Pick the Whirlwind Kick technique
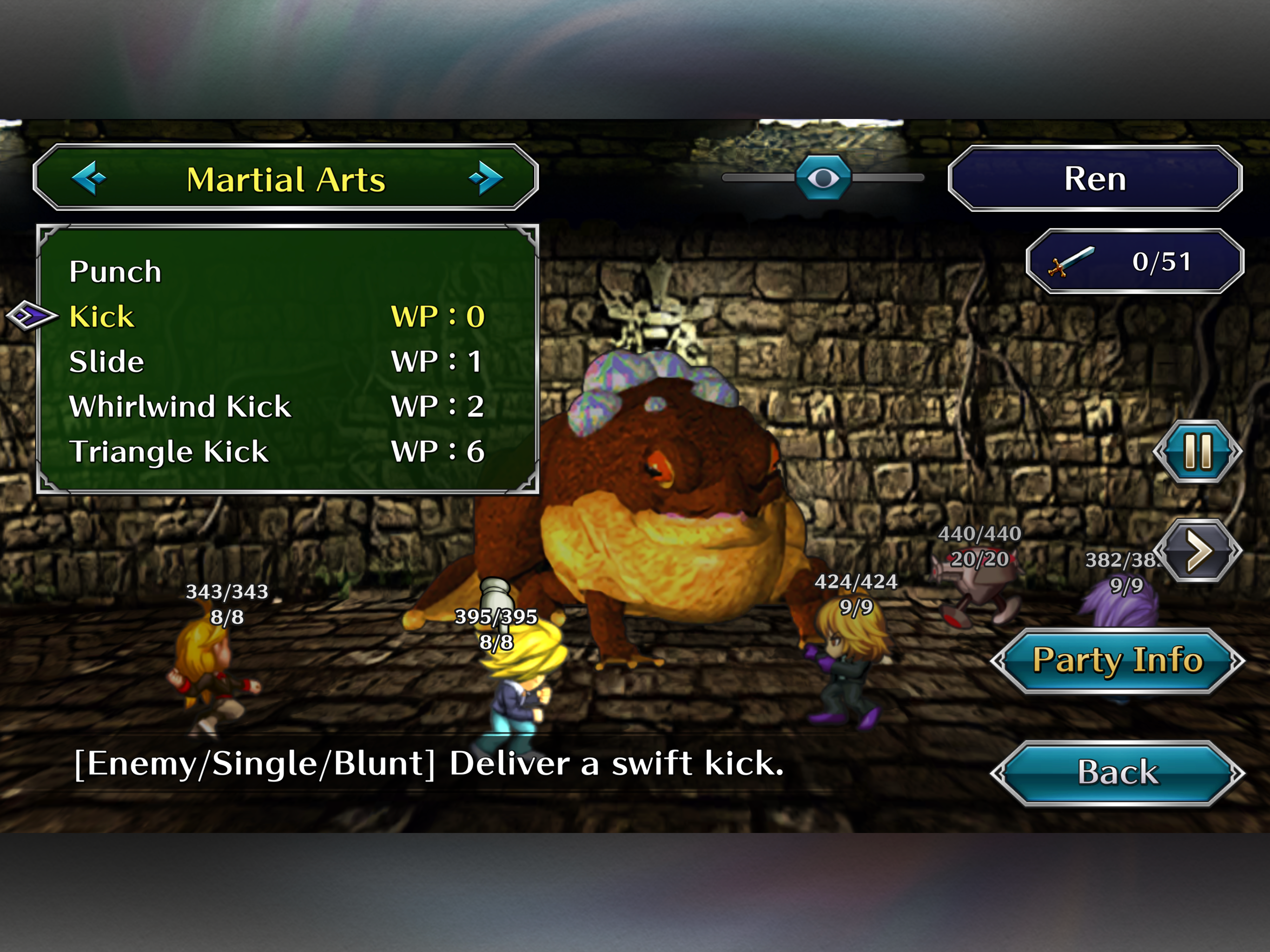This screenshot has width=1270, height=952. point(180,407)
